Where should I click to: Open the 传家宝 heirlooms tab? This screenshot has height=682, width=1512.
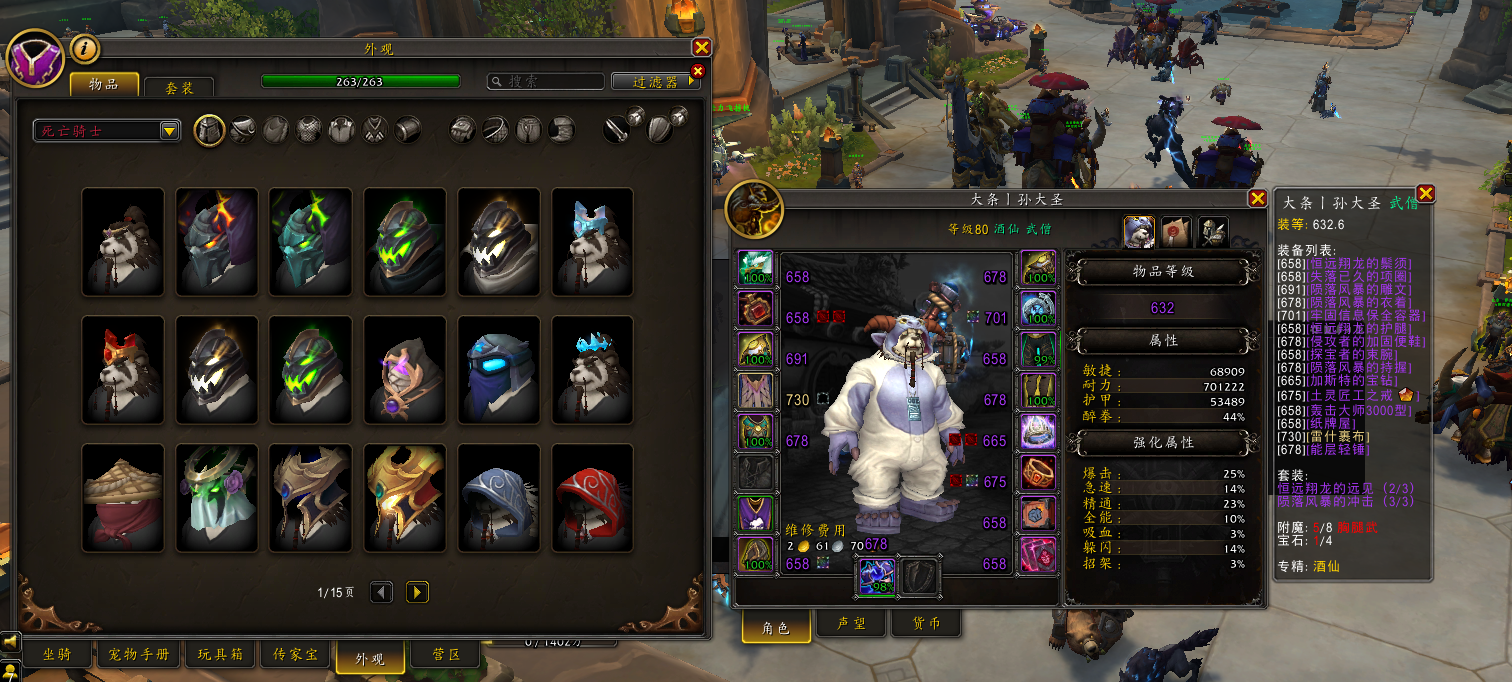point(295,655)
